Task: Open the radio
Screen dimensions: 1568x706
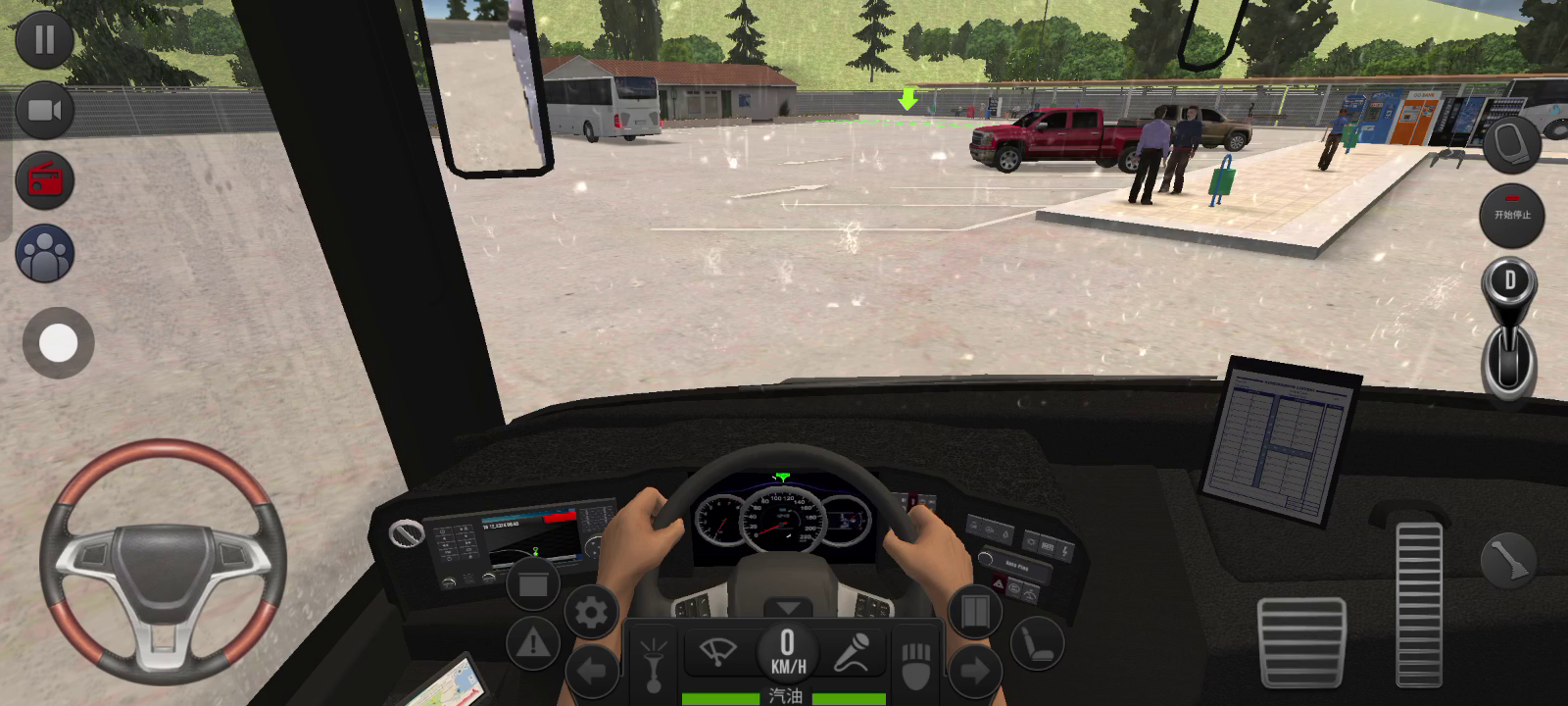Action: (44, 181)
